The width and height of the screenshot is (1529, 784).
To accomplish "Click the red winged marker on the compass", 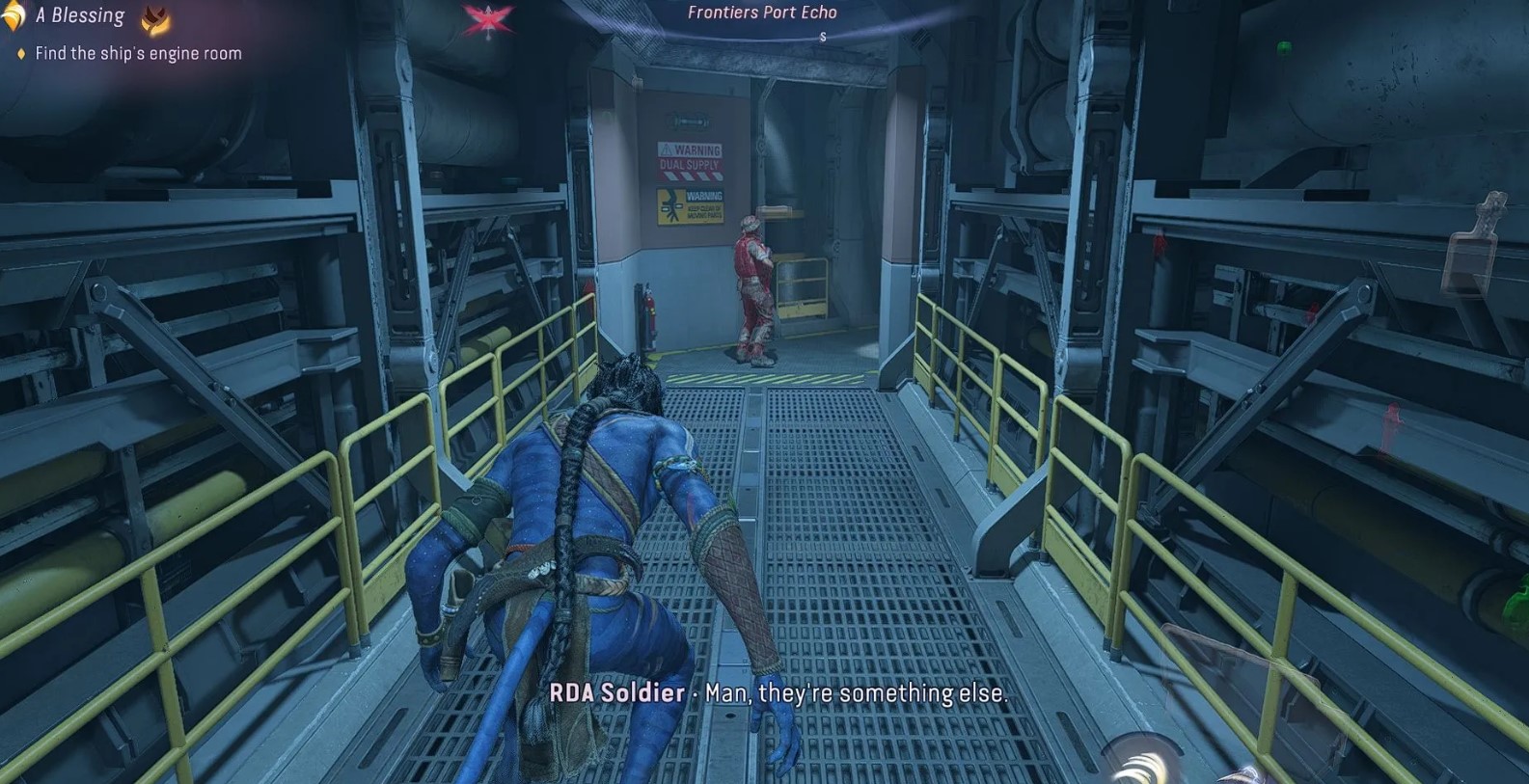I will click(487, 20).
